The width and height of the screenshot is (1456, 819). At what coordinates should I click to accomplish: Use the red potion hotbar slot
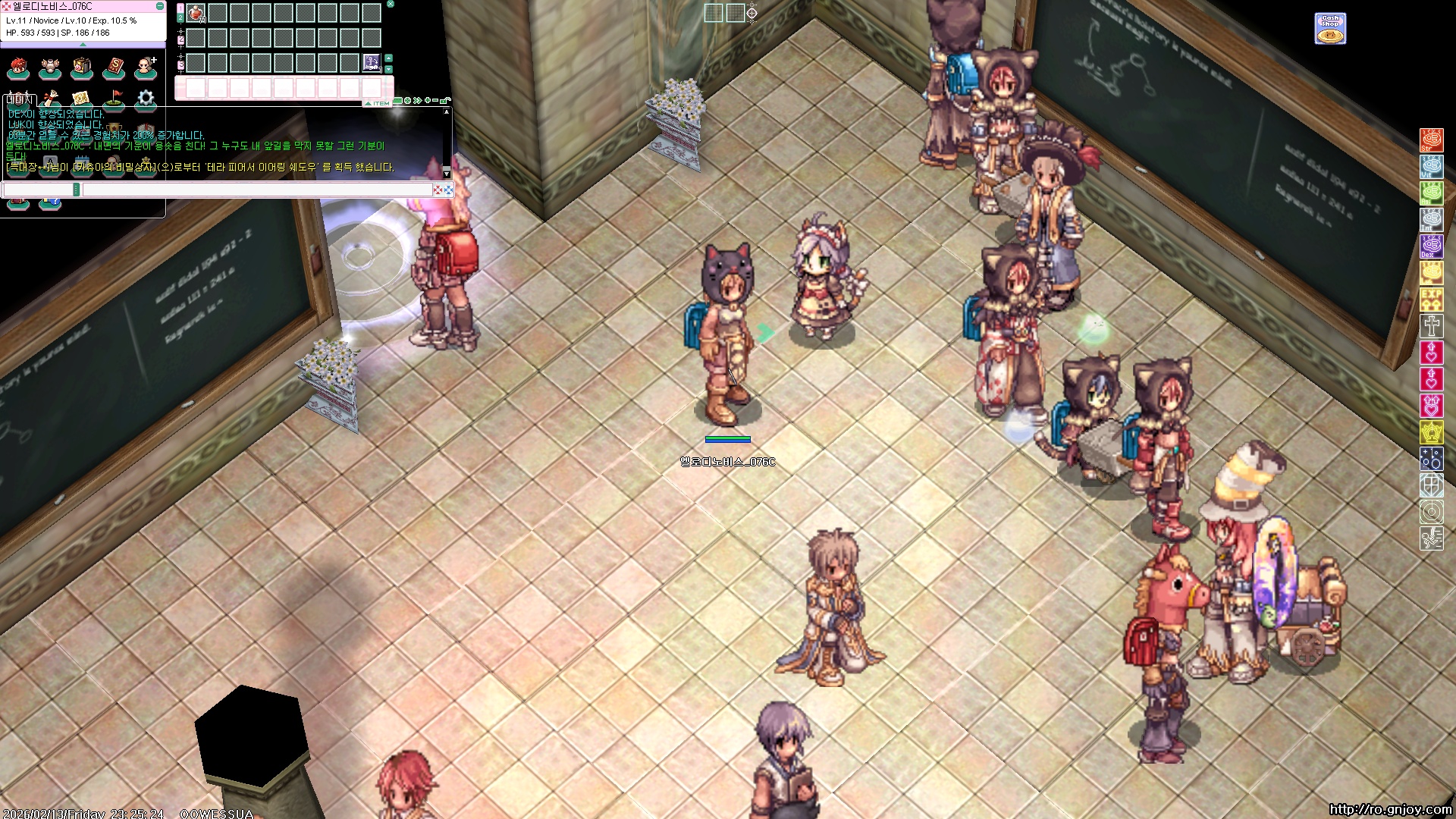point(196,14)
